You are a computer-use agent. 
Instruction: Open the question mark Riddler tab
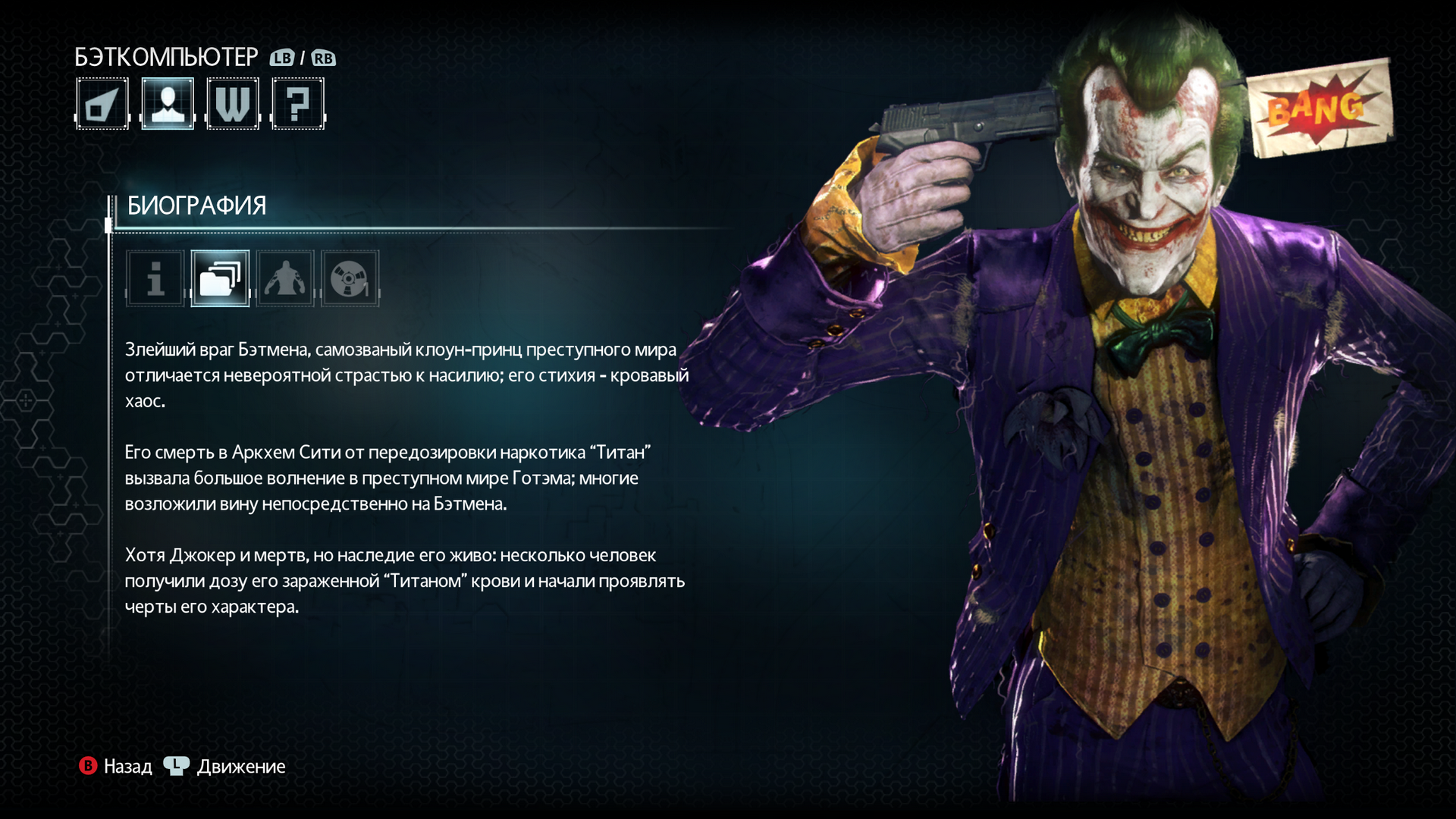pyautogui.click(x=298, y=104)
